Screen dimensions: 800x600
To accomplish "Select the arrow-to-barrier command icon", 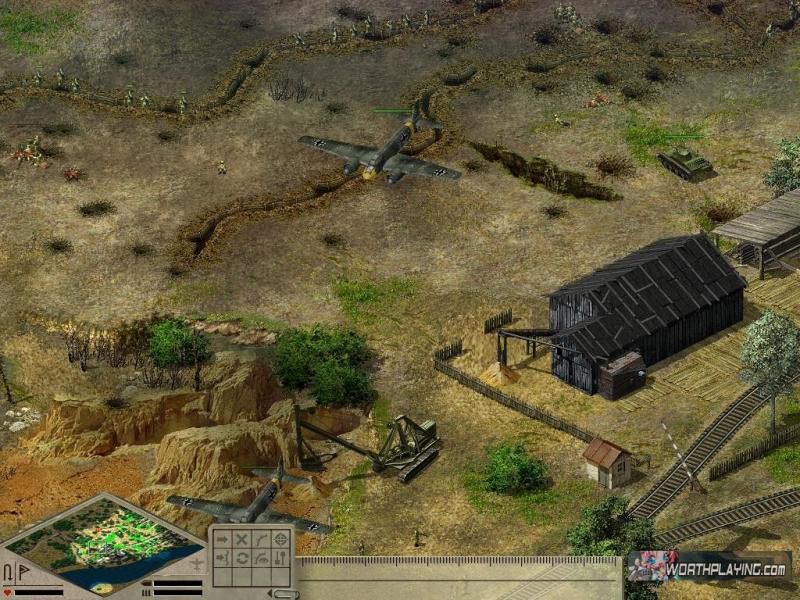I will 222,557.
